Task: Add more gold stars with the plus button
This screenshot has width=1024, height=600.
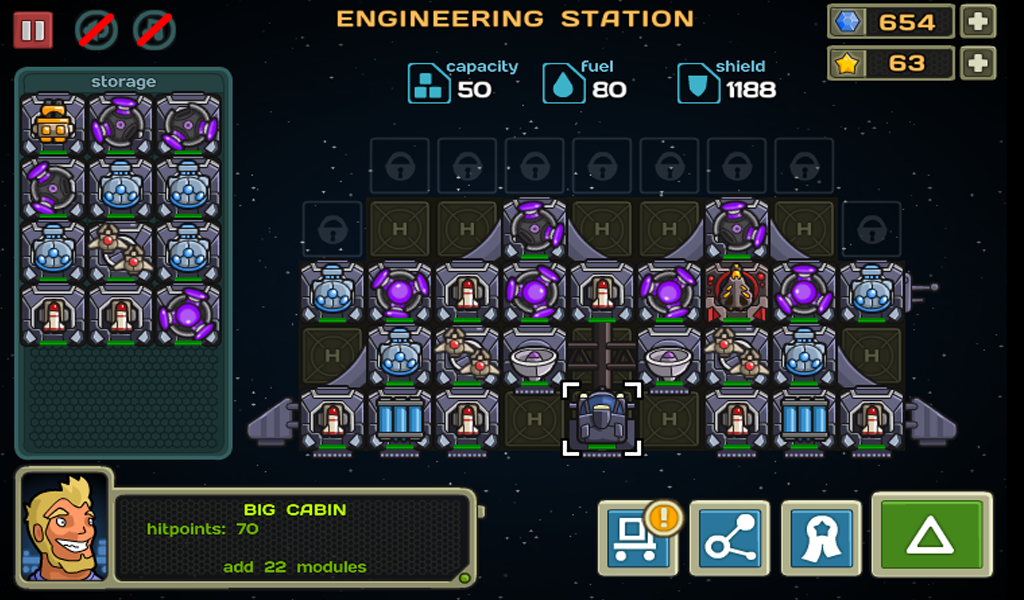Action: 977,63
